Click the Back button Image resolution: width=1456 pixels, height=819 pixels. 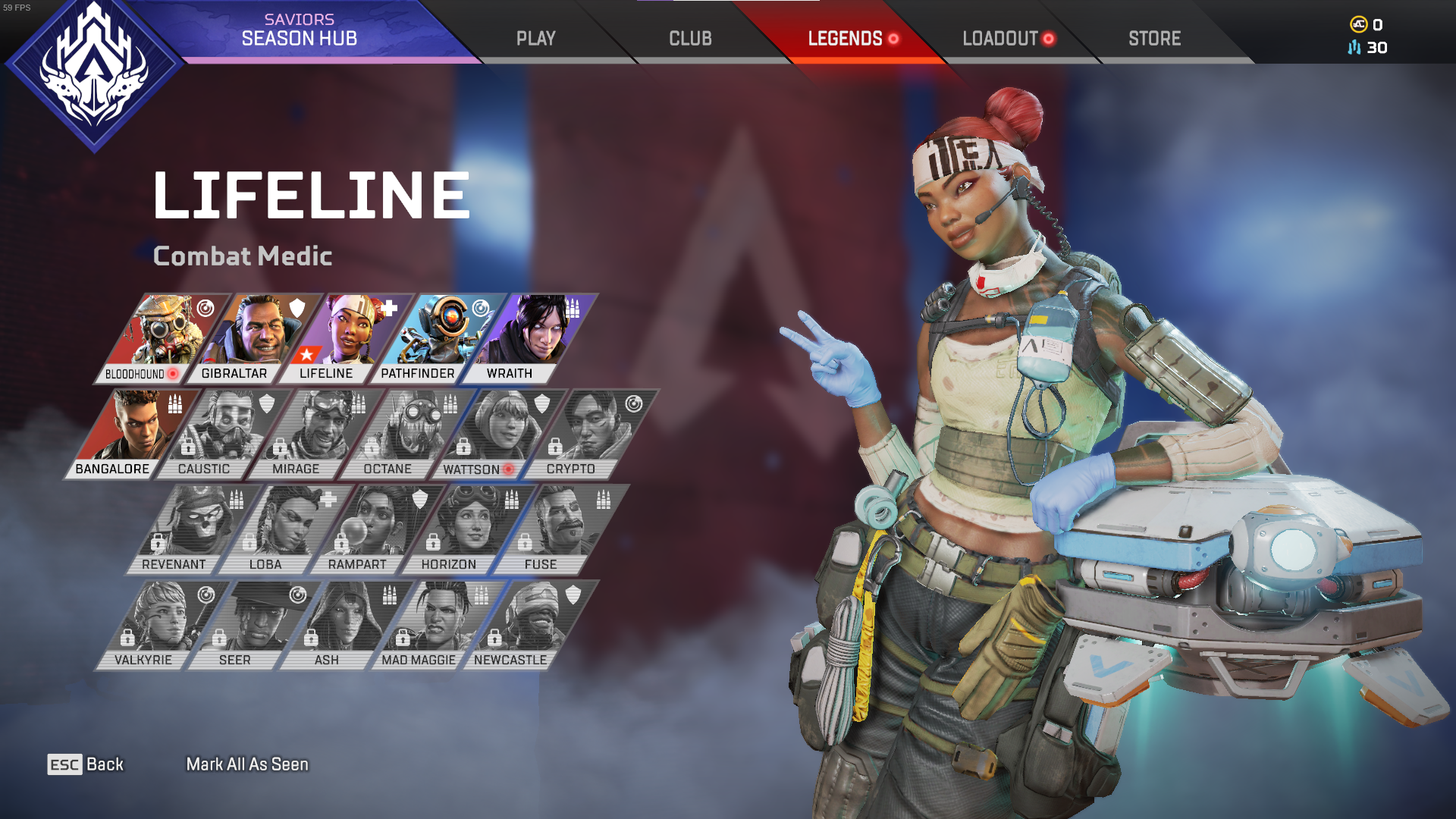pos(86,764)
